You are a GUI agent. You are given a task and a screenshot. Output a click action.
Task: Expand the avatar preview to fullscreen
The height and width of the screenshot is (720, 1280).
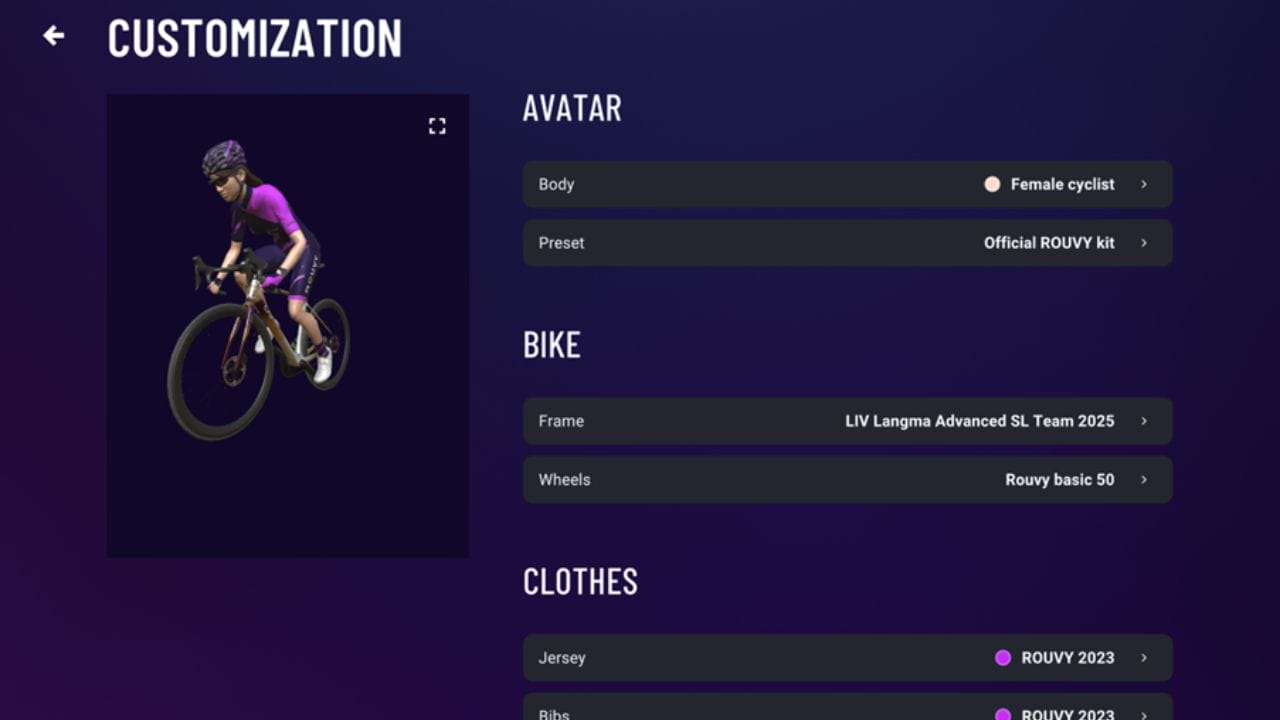click(437, 126)
